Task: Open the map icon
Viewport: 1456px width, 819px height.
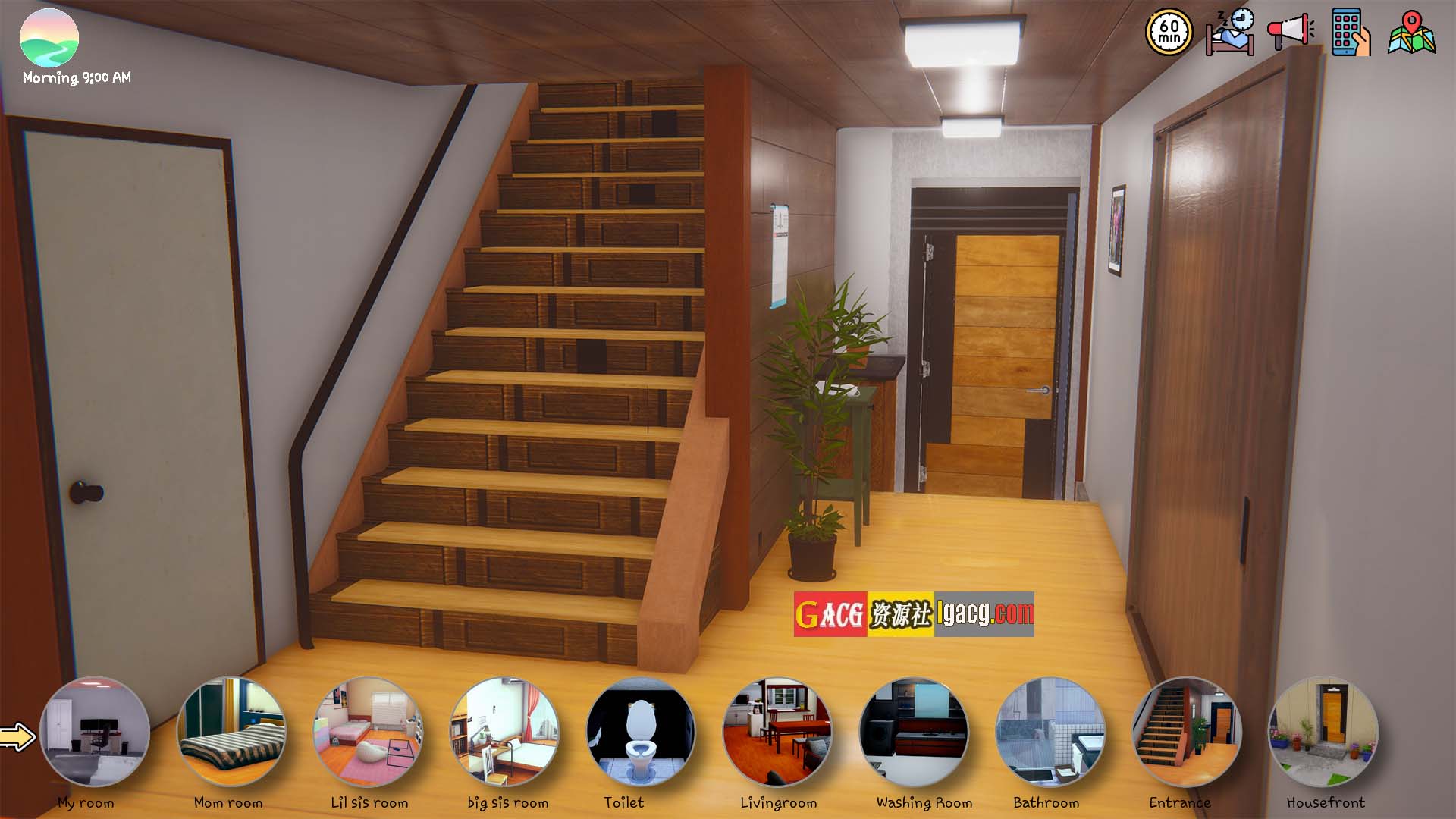Action: 1411,33
